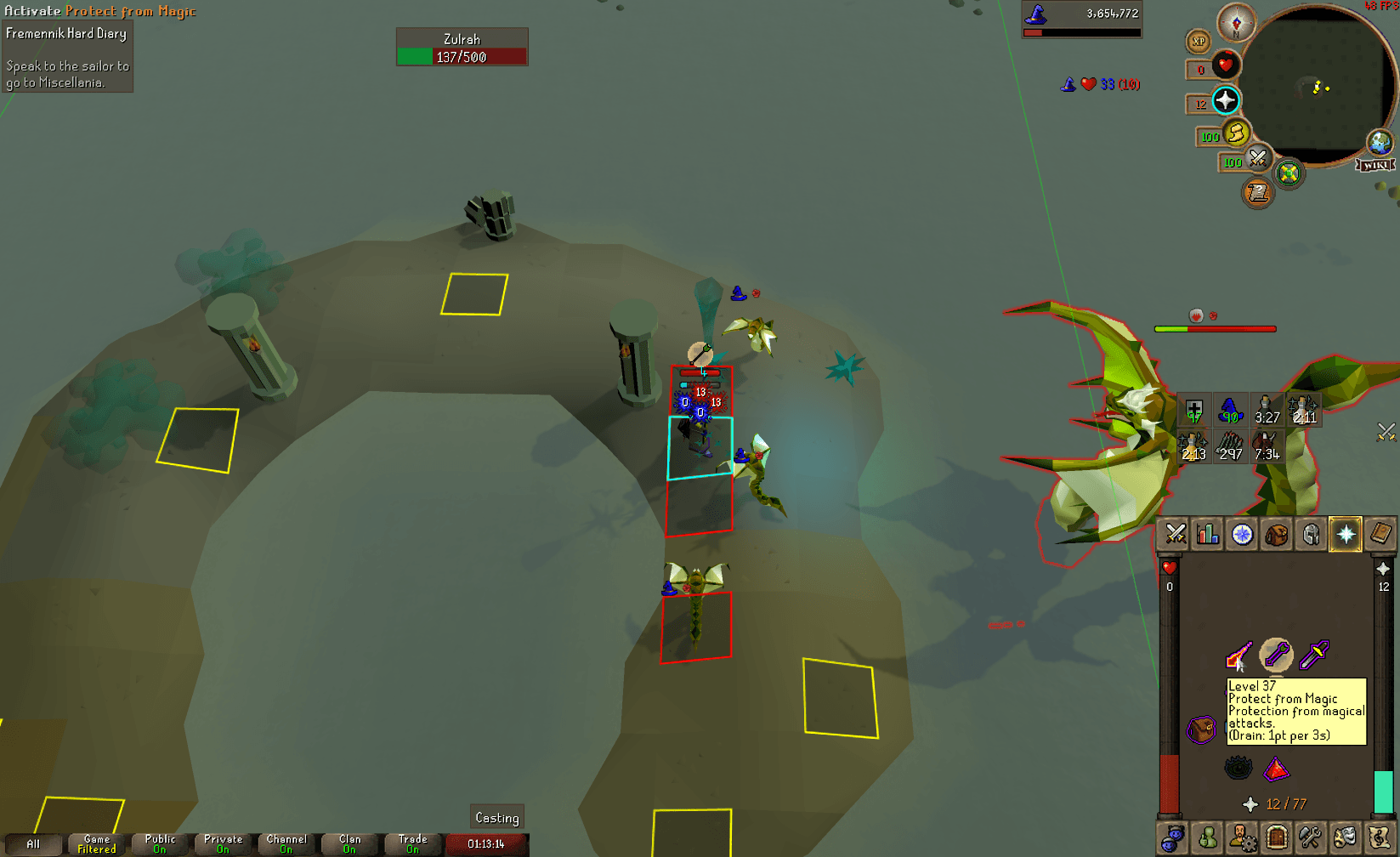View the Skills stats tab
The width and height of the screenshot is (1400, 857).
click(1206, 534)
